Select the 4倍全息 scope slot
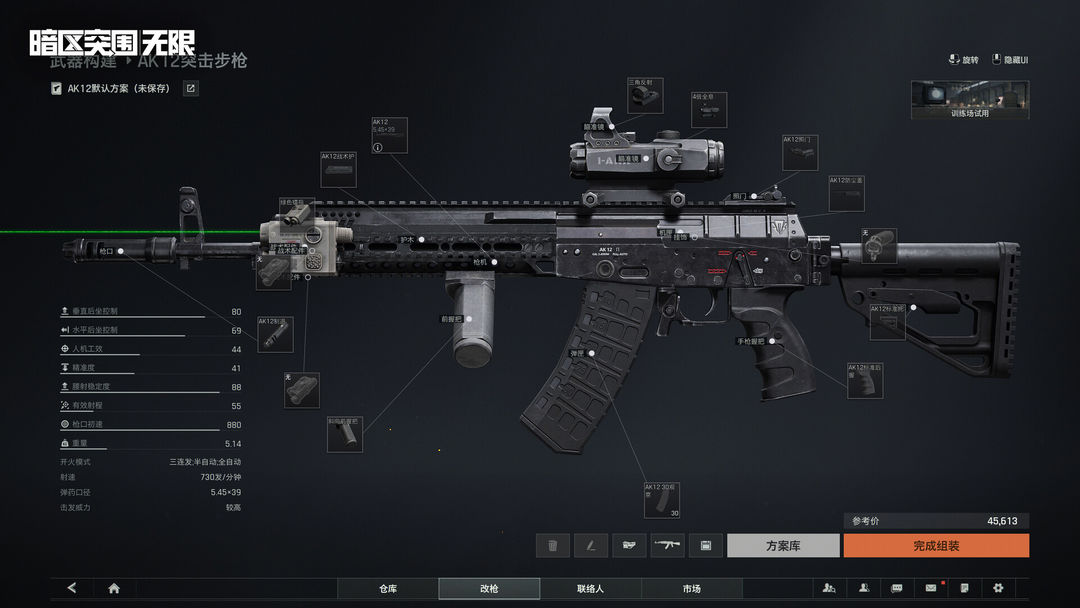Image resolution: width=1080 pixels, height=608 pixels. click(x=708, y=110)
